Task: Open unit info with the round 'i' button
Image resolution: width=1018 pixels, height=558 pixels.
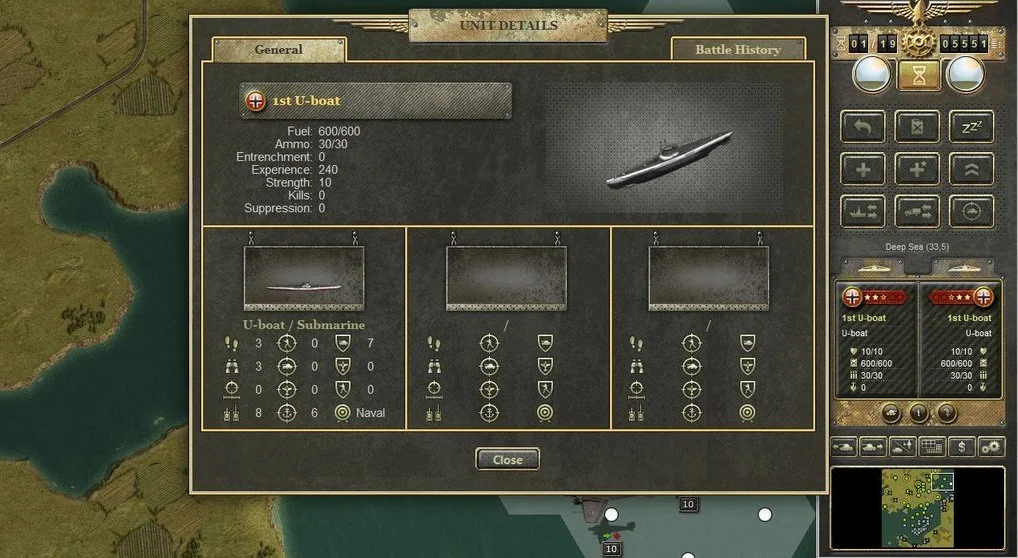Action: click(919, 412)
